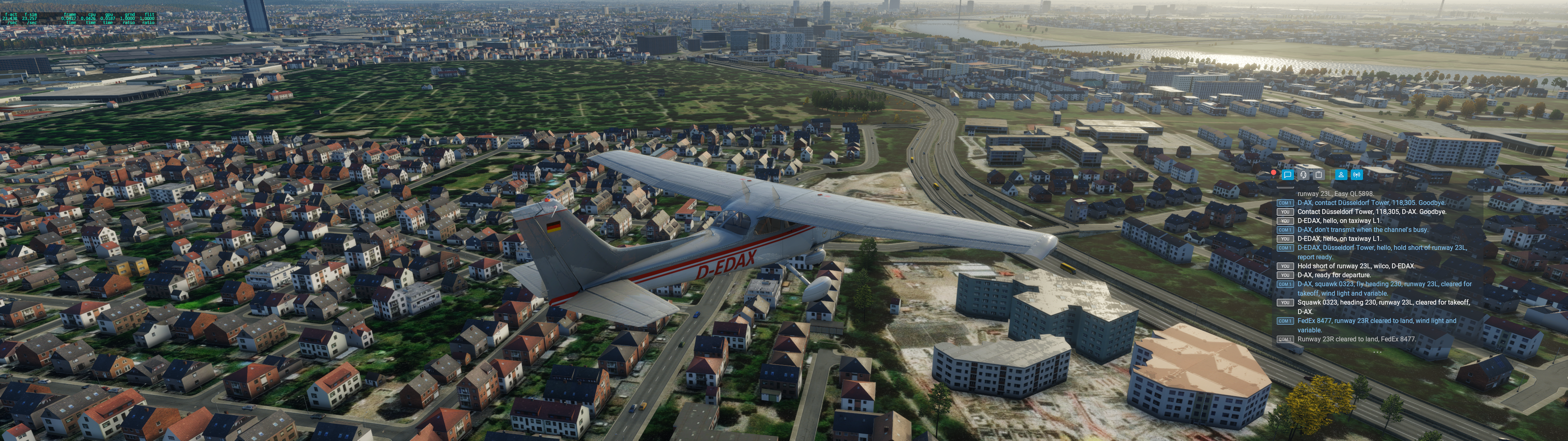Click the red recording indicator dot
This screenshot has height=441, width=1568.
click(x=1274, y=173)
